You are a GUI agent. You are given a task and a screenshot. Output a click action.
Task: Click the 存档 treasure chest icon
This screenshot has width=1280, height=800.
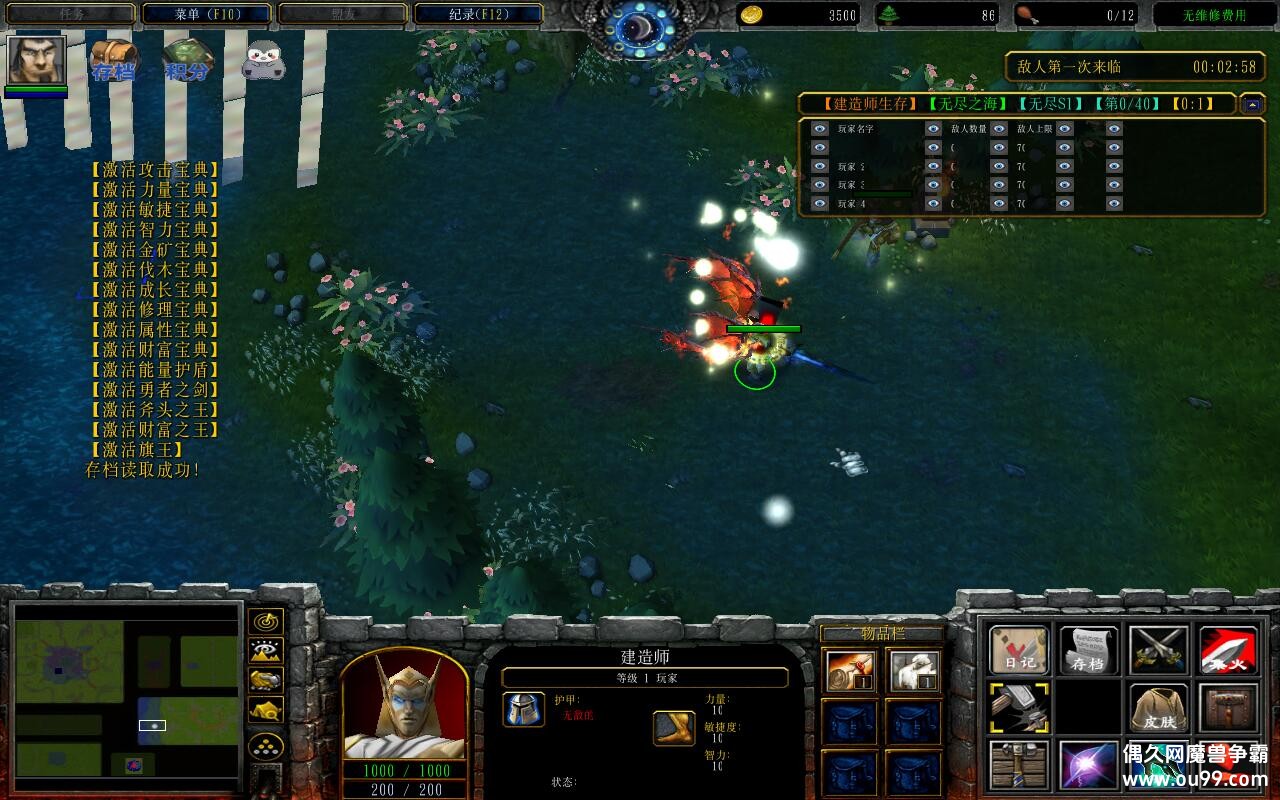click(113, 60)
